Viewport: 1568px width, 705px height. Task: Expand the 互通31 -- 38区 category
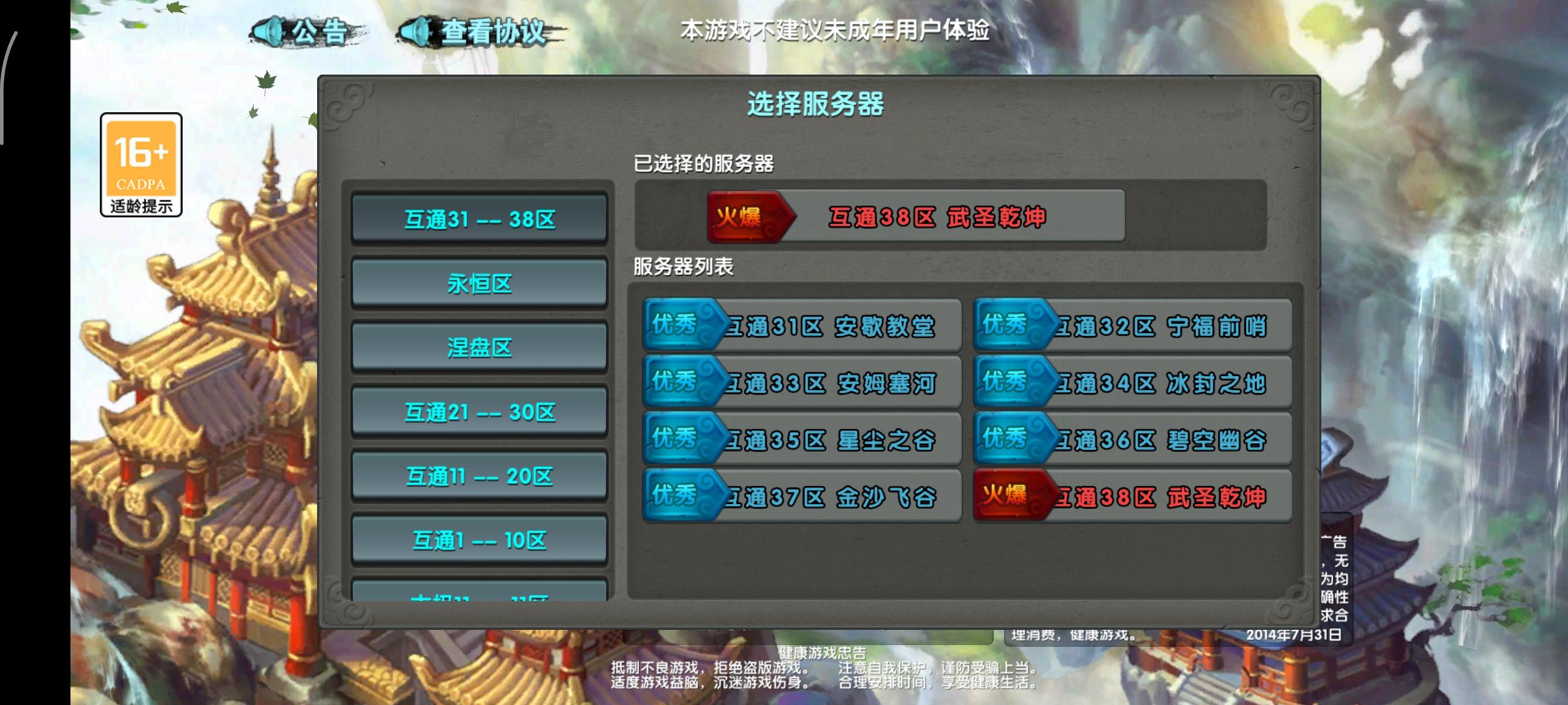[x=479, y=220]
